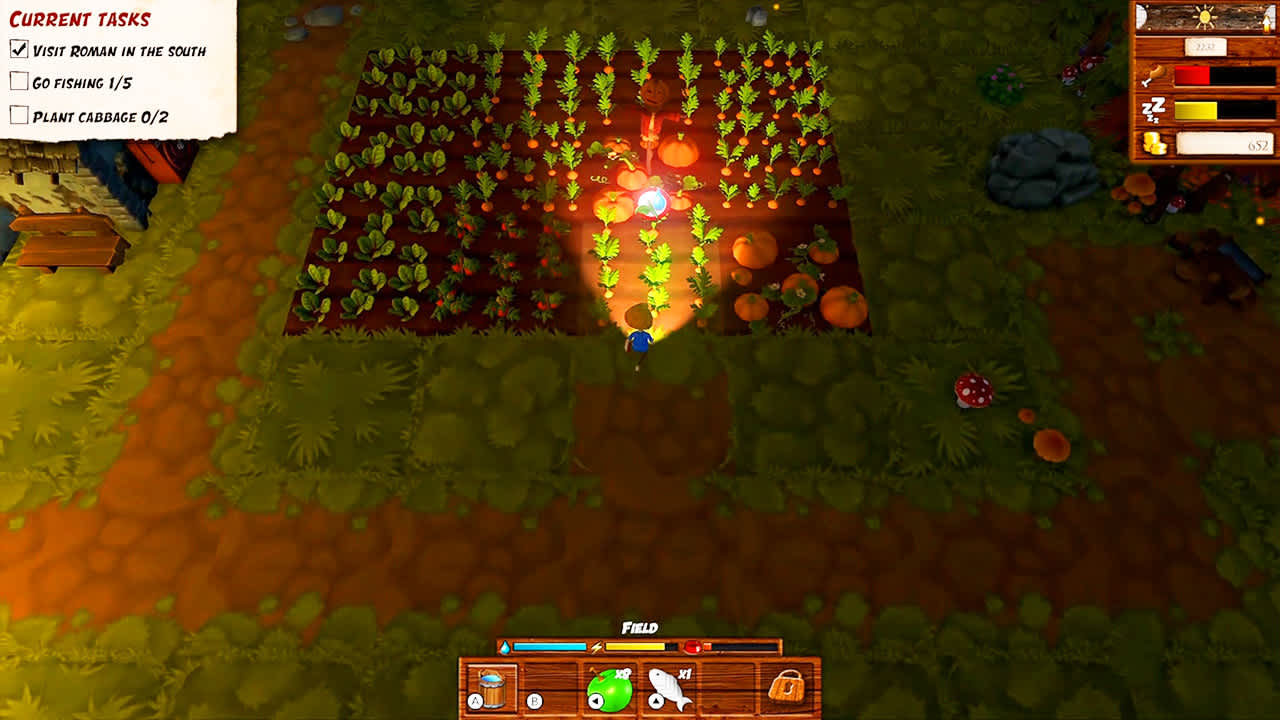Open the backpack inventory
Screen dimensions: 1280x720
pyautogui.click(x=787, y=686)
